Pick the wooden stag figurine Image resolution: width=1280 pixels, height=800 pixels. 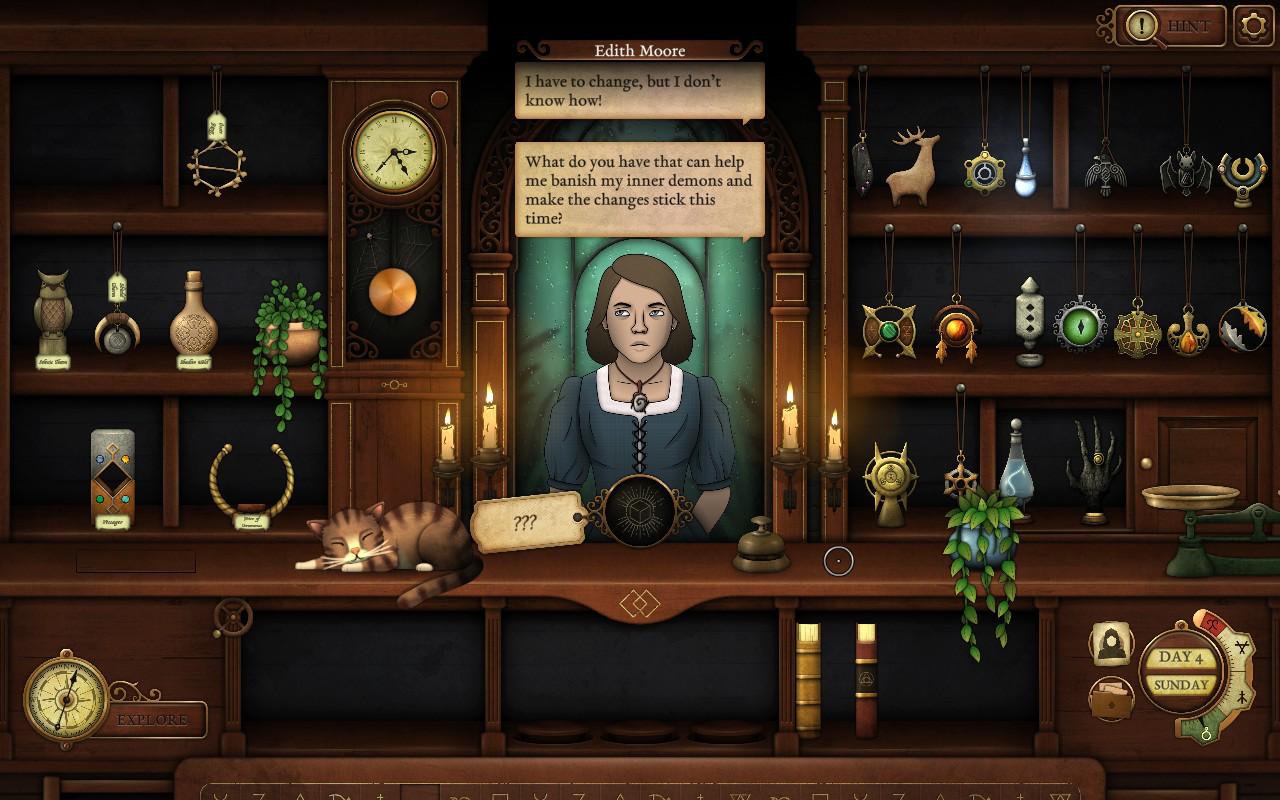pyautogui.click(x=914, y=168)
